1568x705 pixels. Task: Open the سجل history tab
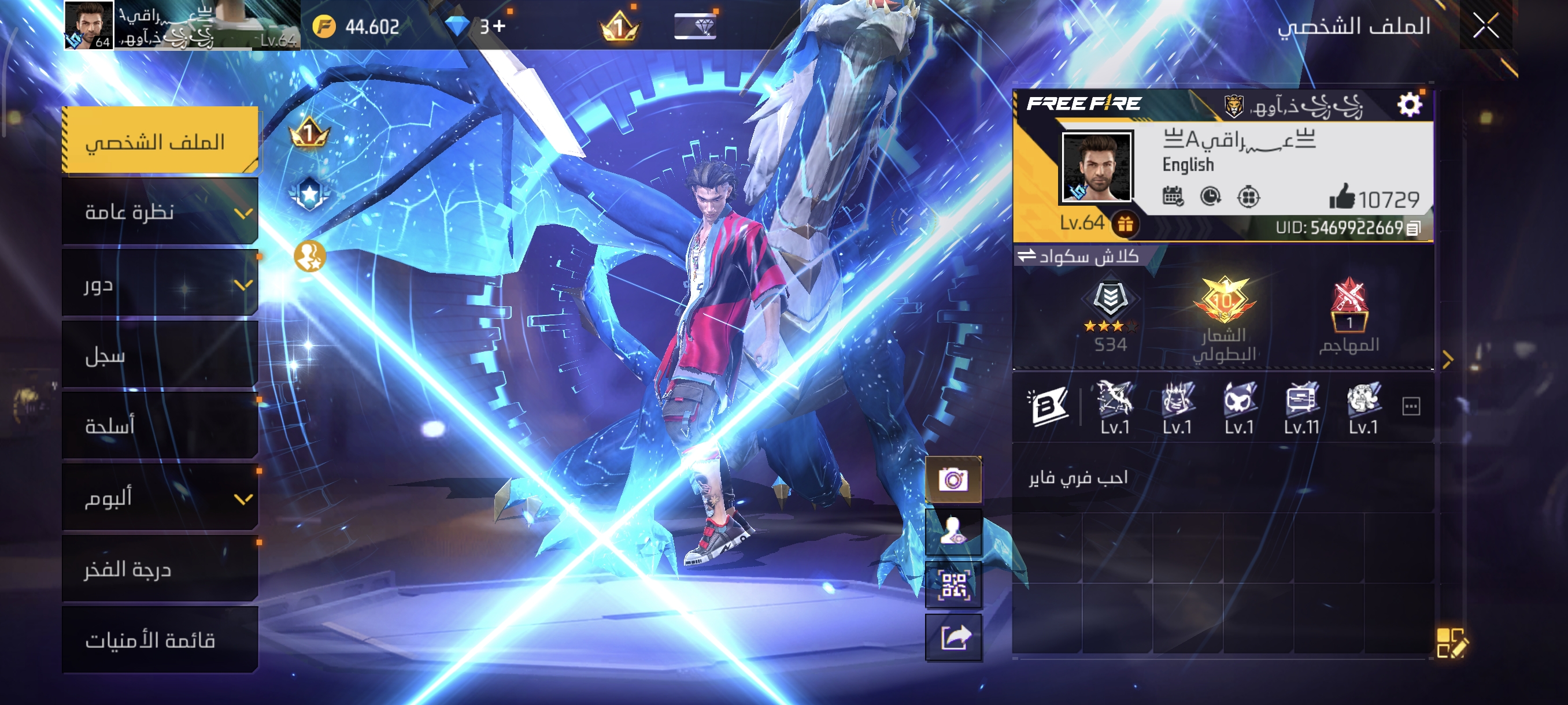pos(160,355)
